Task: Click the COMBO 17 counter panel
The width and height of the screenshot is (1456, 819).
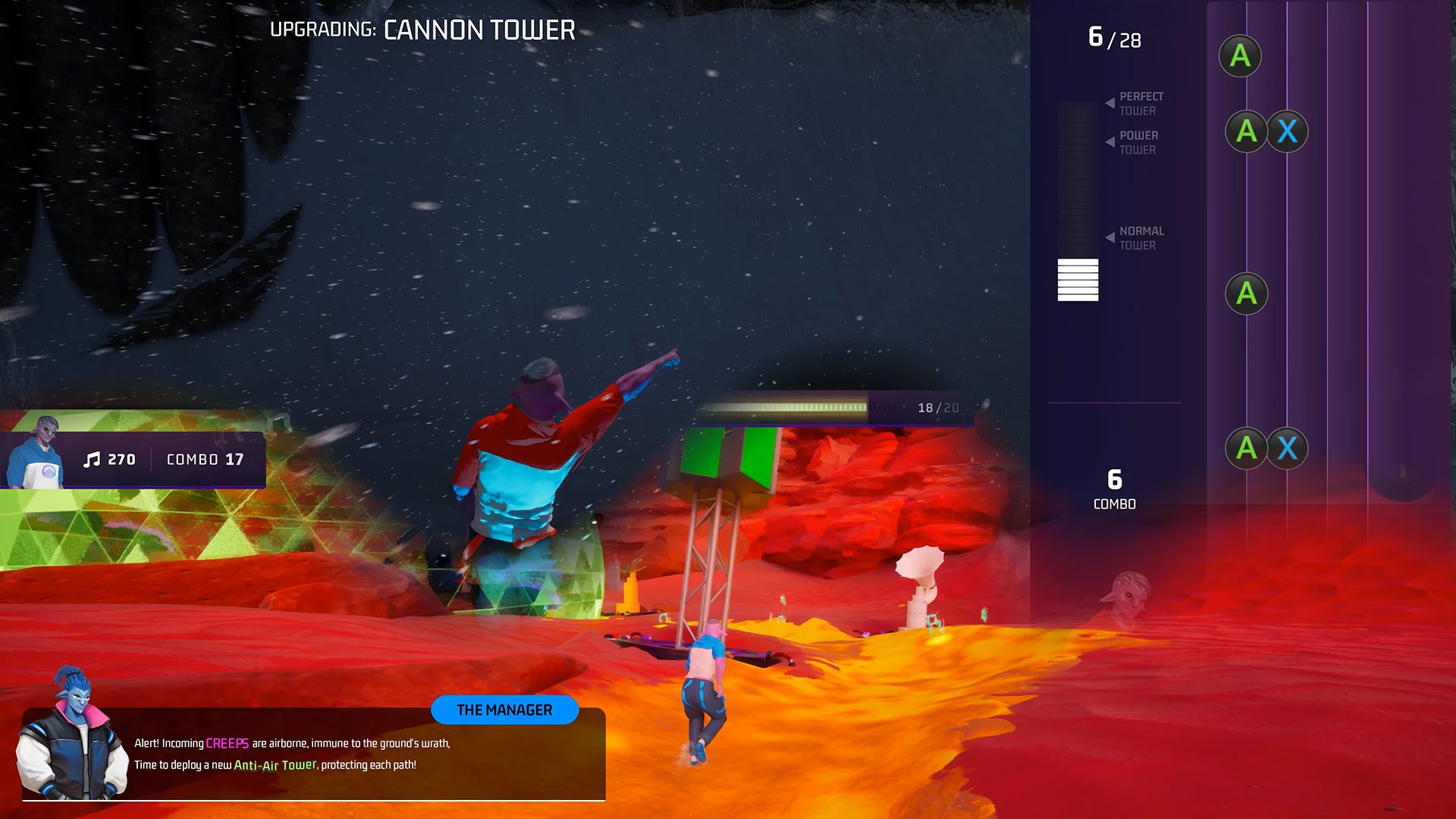Action: tap(203, 459)
